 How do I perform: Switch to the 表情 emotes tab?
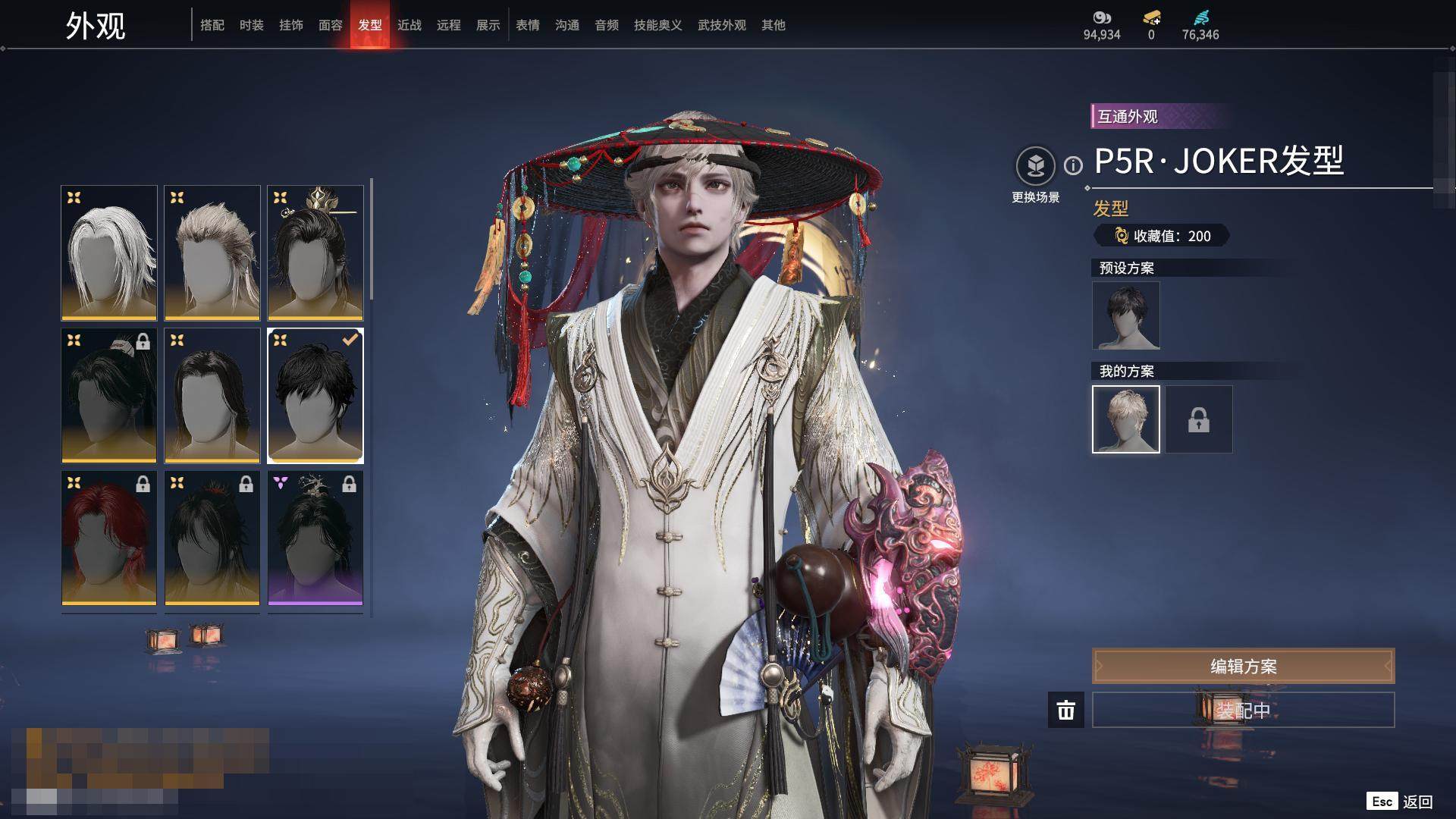528,25
